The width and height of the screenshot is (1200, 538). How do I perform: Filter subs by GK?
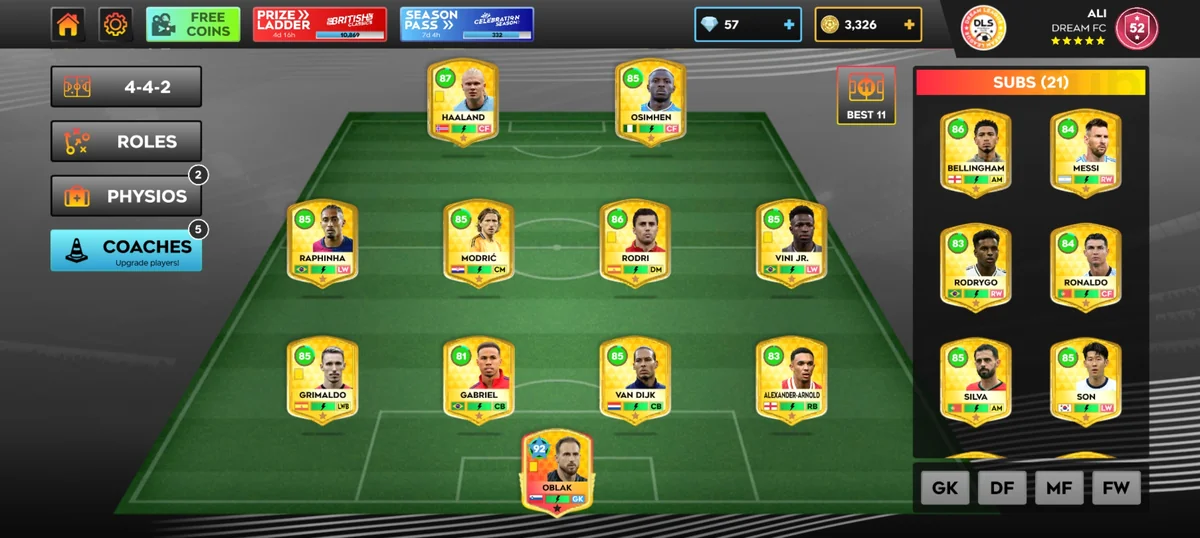coord(945,488)
